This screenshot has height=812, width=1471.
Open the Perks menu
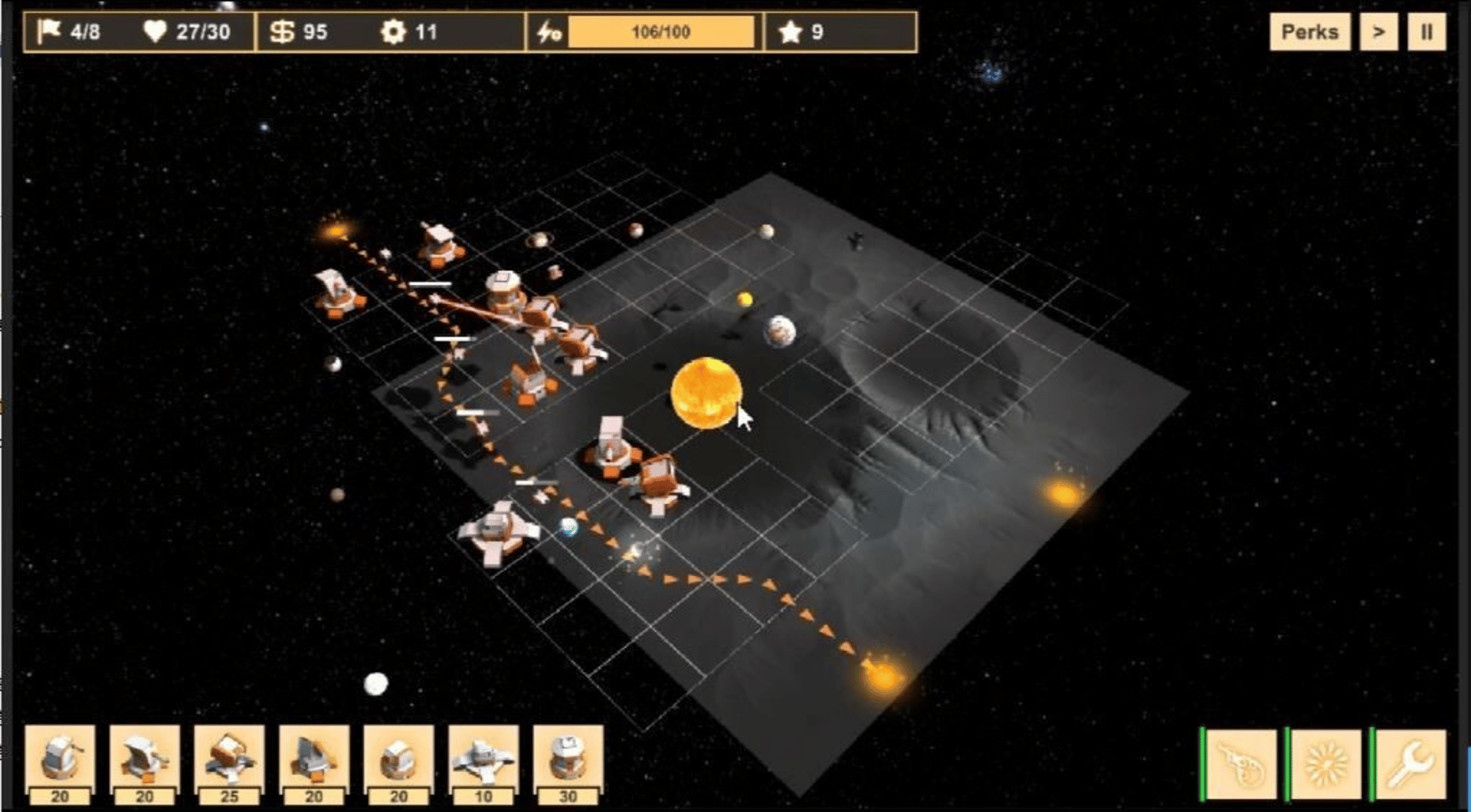1309,32
